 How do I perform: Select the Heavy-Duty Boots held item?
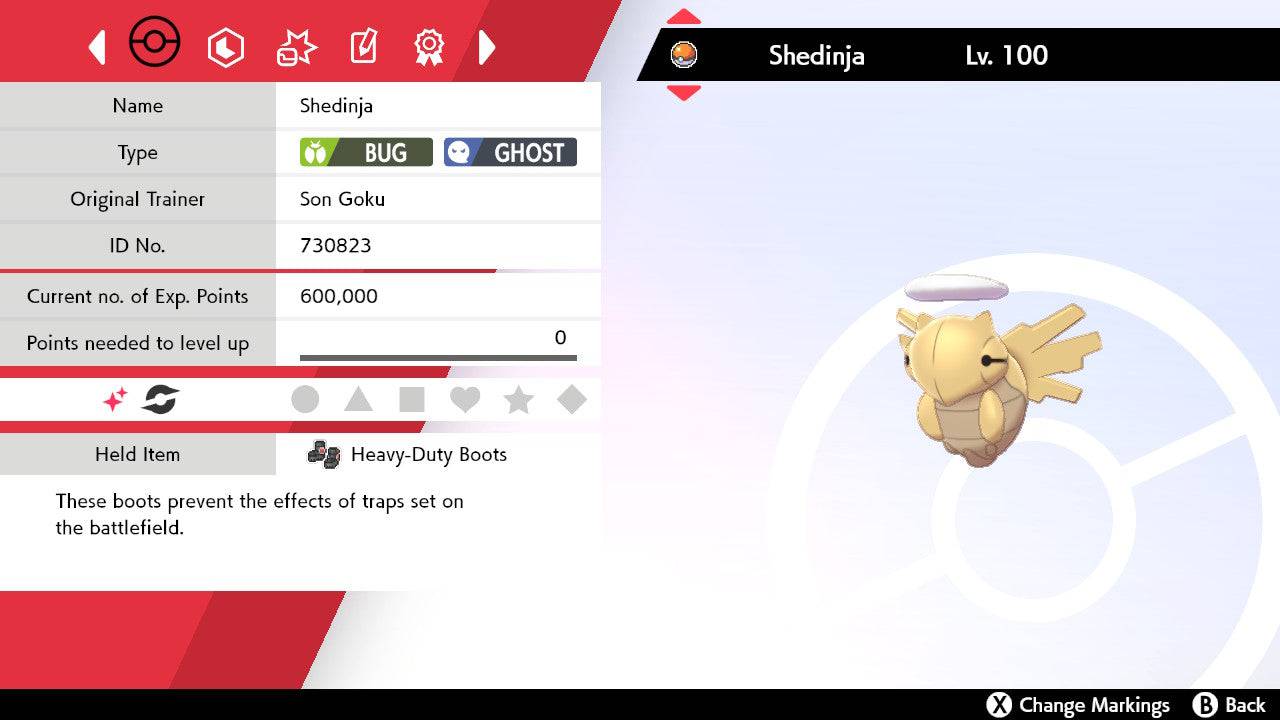click(x=428, y=454)
